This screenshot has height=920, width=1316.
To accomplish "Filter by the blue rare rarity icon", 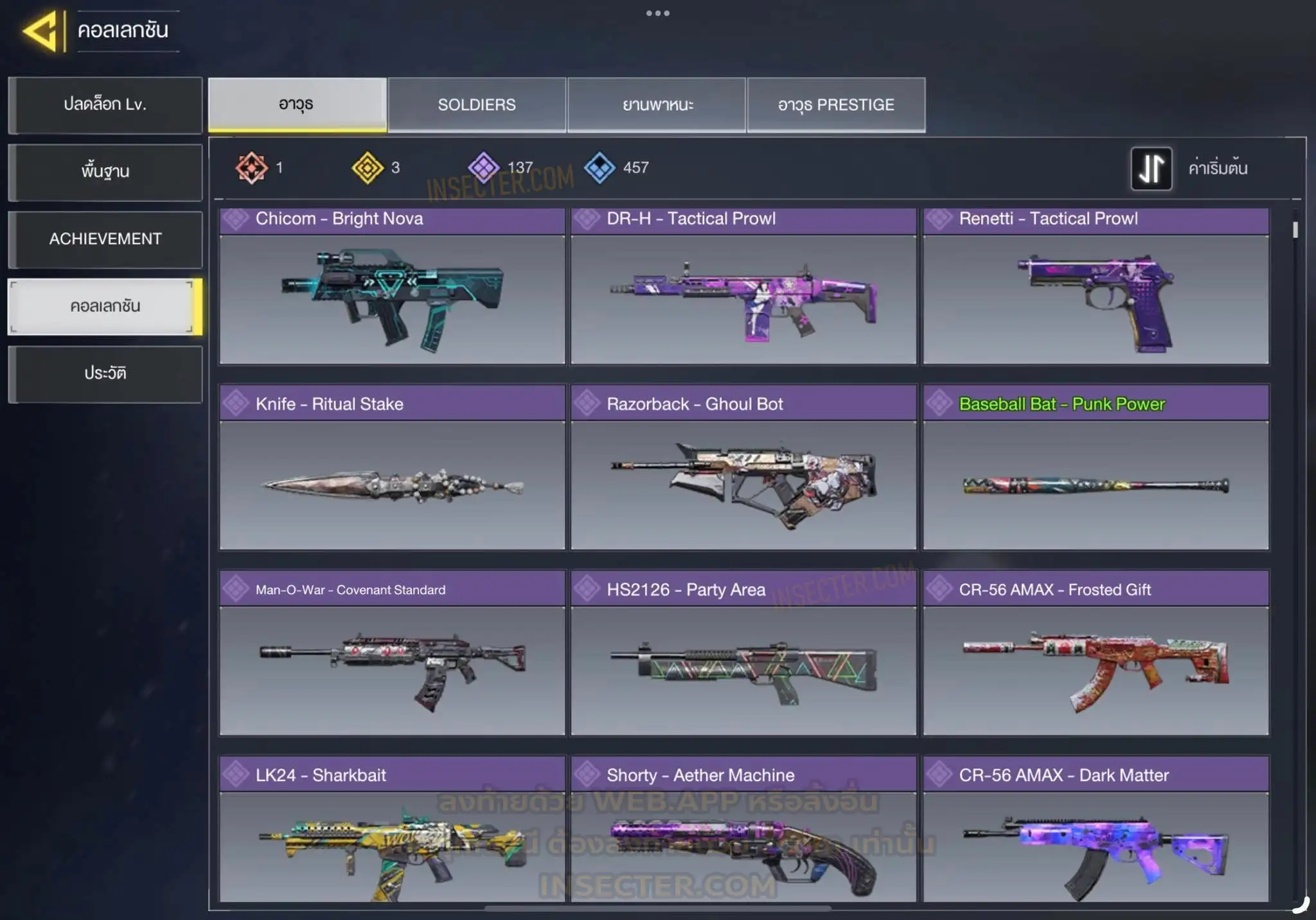I will click(600, 168).
